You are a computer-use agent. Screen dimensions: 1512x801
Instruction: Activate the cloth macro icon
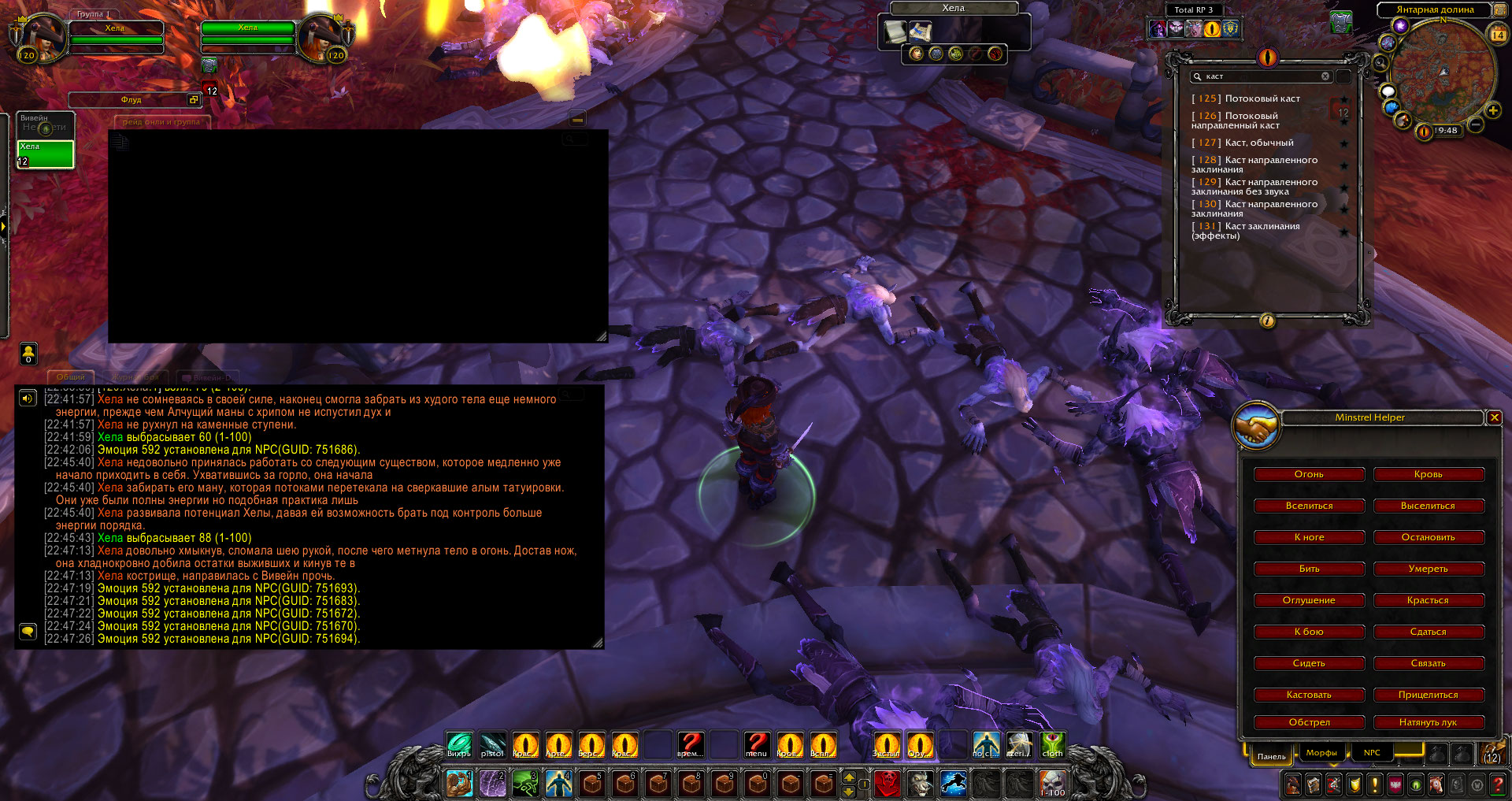click(1053, 744)
